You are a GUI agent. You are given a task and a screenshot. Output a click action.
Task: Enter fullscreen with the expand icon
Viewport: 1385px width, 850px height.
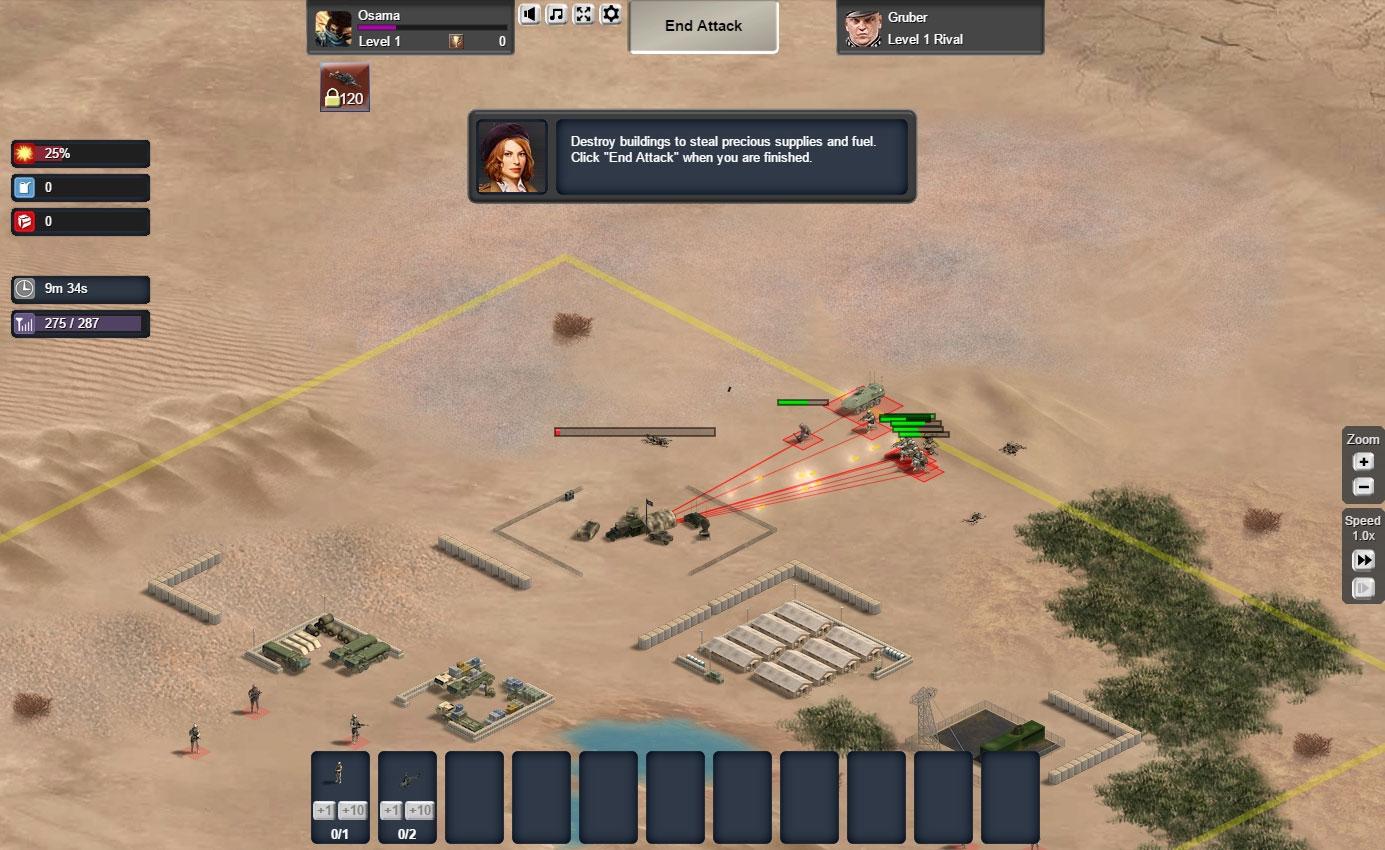pos(584,14)
